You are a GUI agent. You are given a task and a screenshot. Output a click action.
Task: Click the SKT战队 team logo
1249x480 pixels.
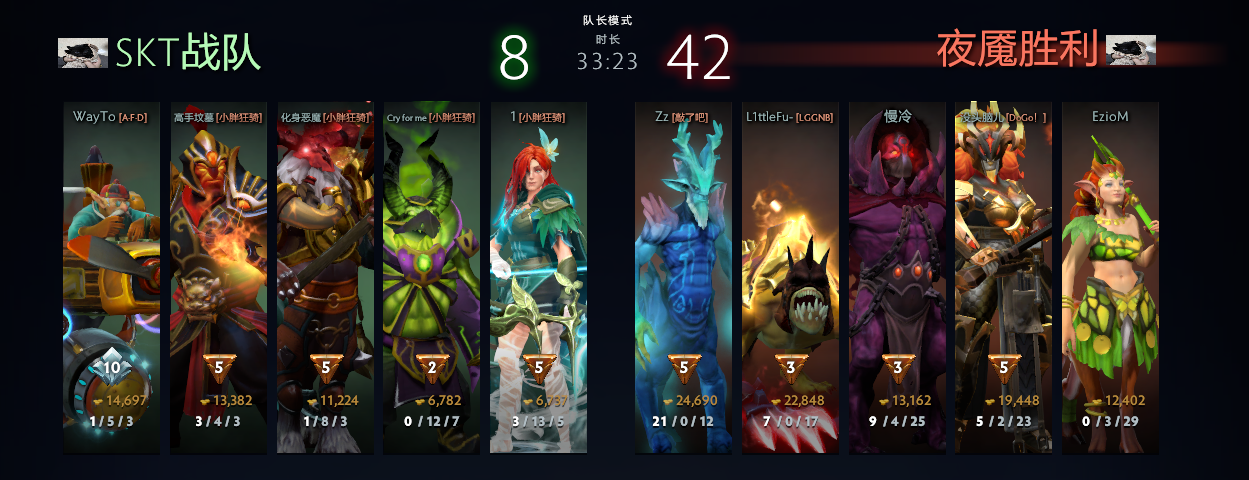pyautogui.click(x=83, y=53)
